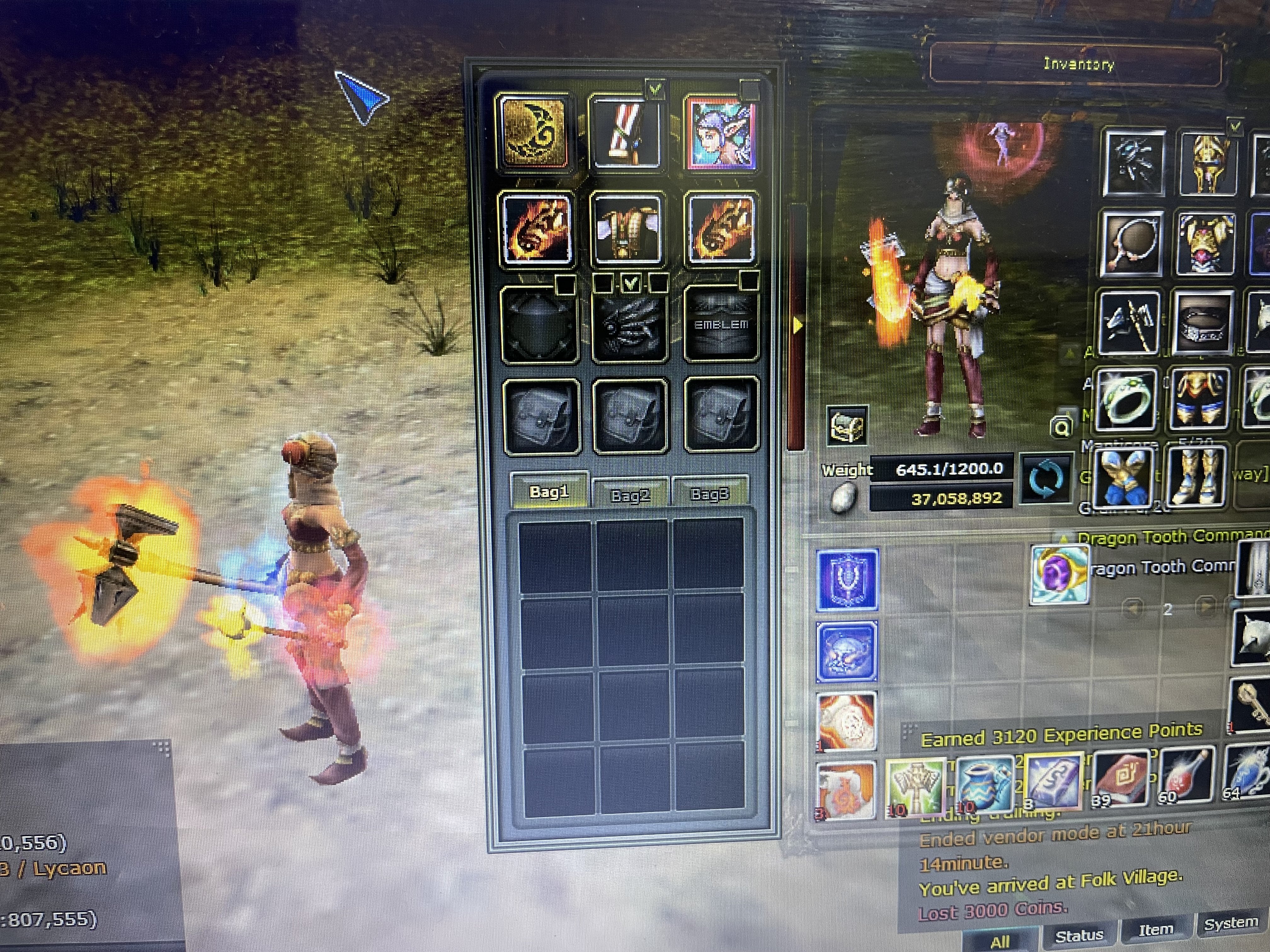The height and width of the screenshot is (952, 1270).
Task: Click the empty EMBLEM slot
Action: (x=722, y=324)
